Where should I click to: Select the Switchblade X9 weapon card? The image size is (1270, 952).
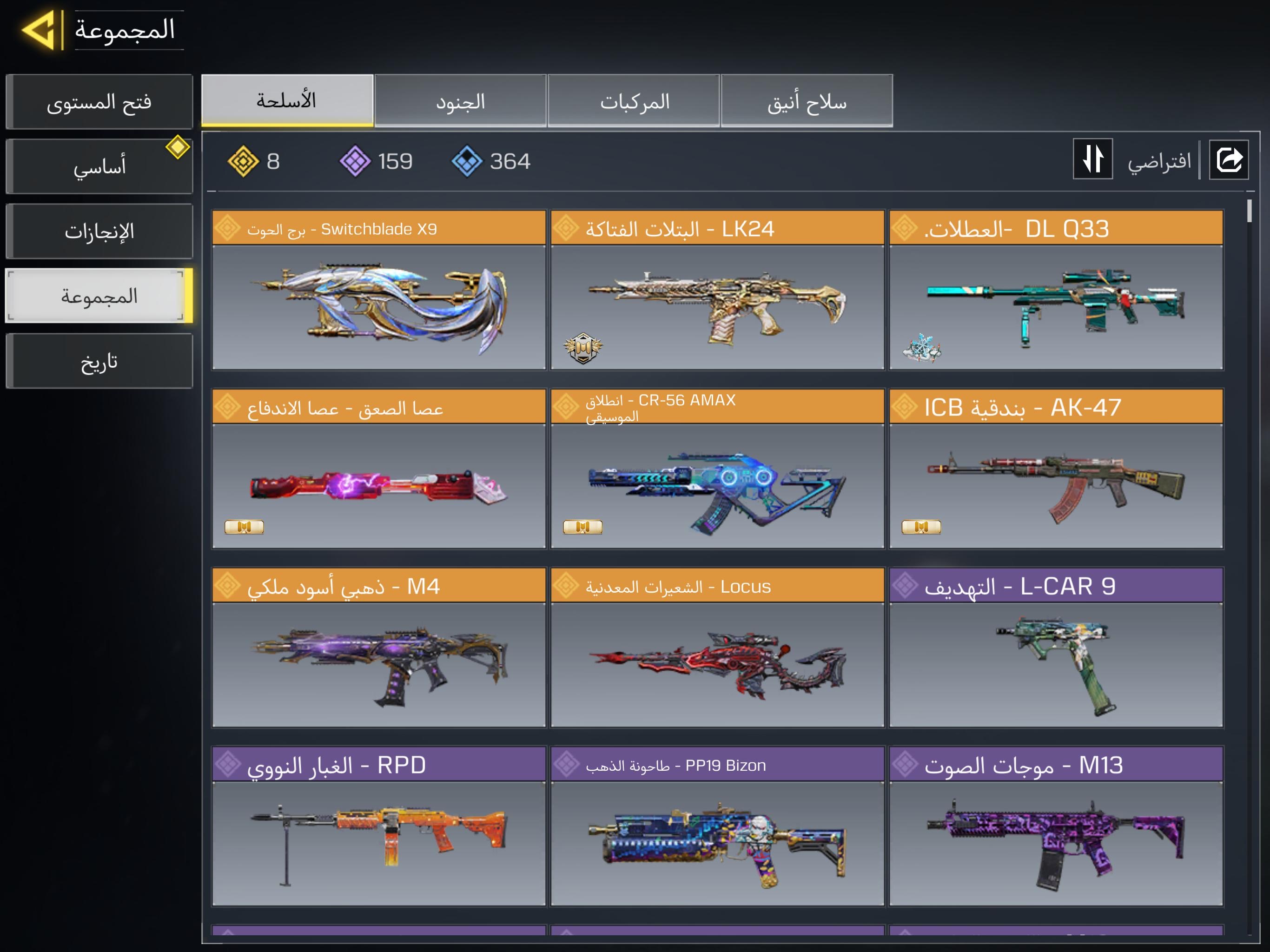pyautogui.click(x=379, y=290)
